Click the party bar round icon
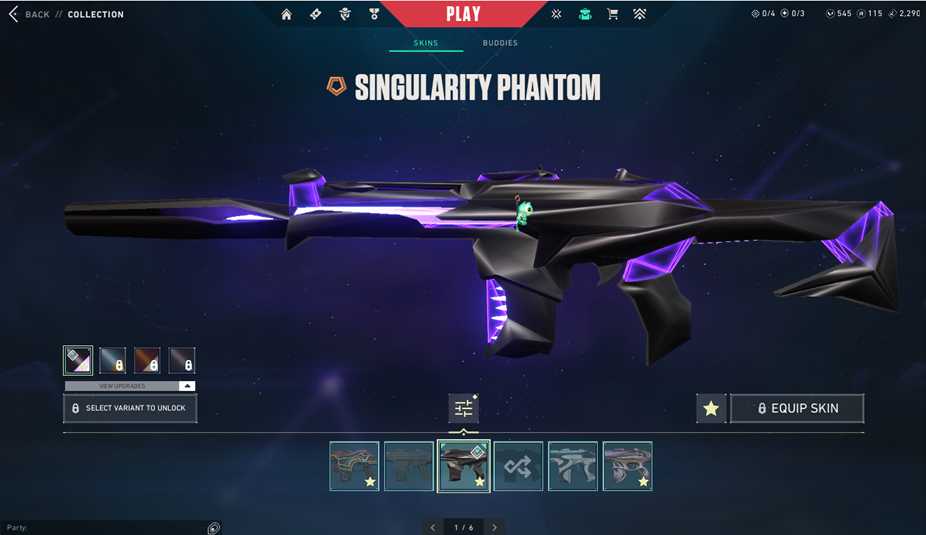This screenshot has width=926, height=535. [x=213, y=527]
